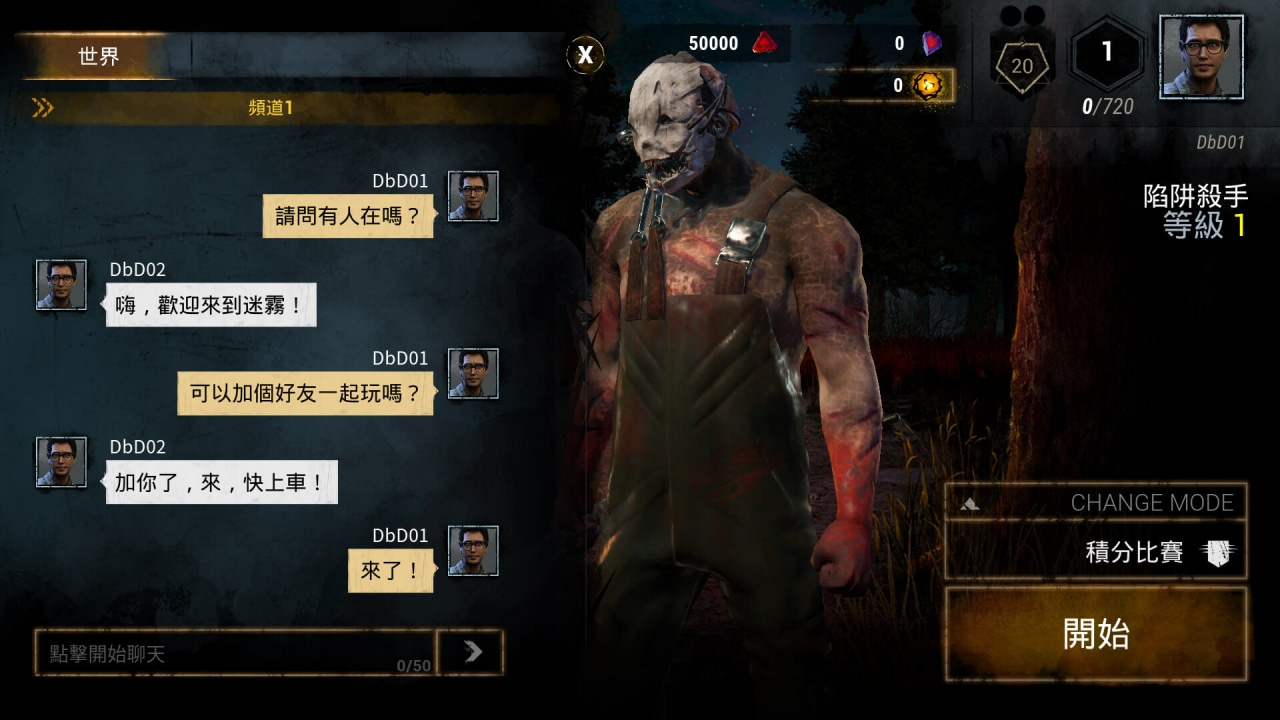Image resolution: width=1280 pixels, height=720 pixels.
Task: Collapse the chat panel via double chevron
Action: click(x=42, y=108)
